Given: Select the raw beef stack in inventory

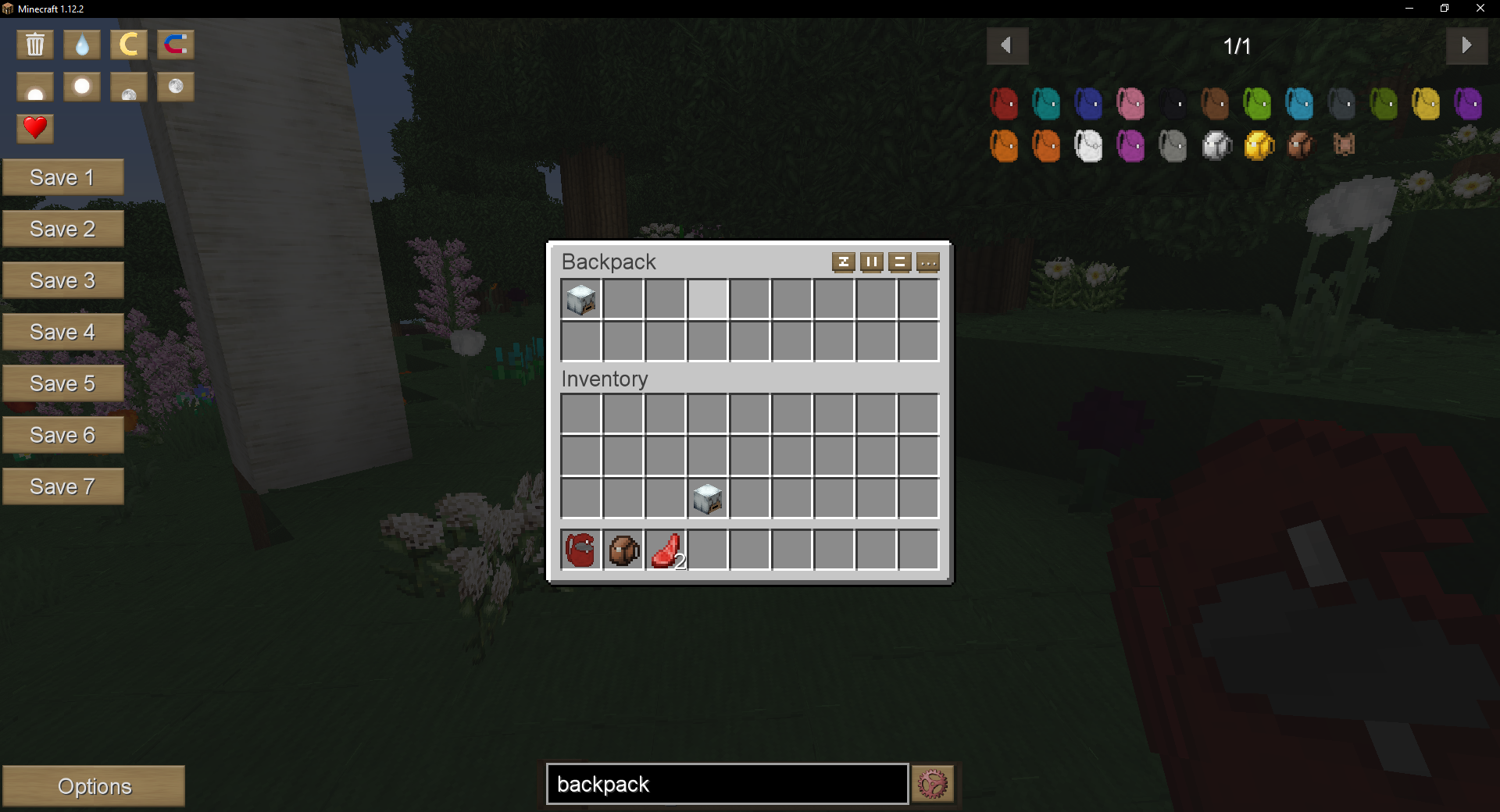Looking at the screenshot, I should pyautogui.click(x=665, y=550).
